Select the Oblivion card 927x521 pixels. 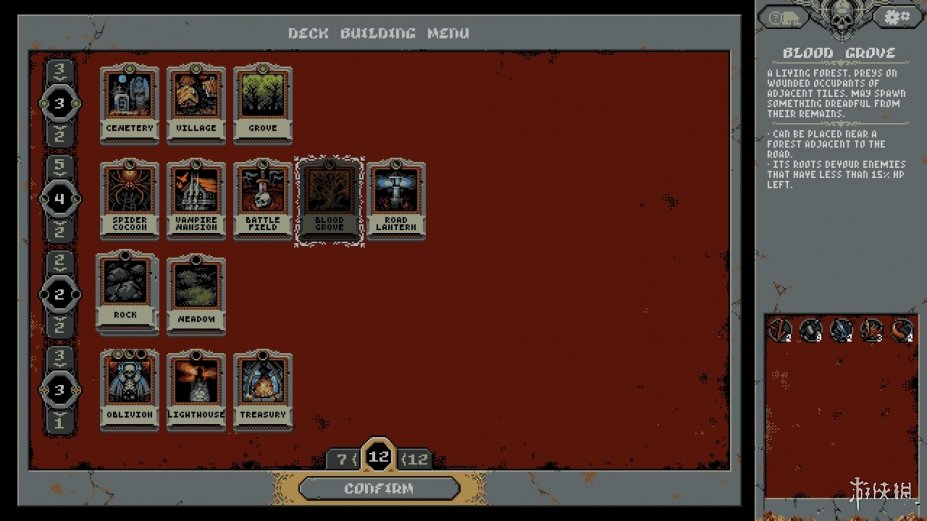point(130,389)
